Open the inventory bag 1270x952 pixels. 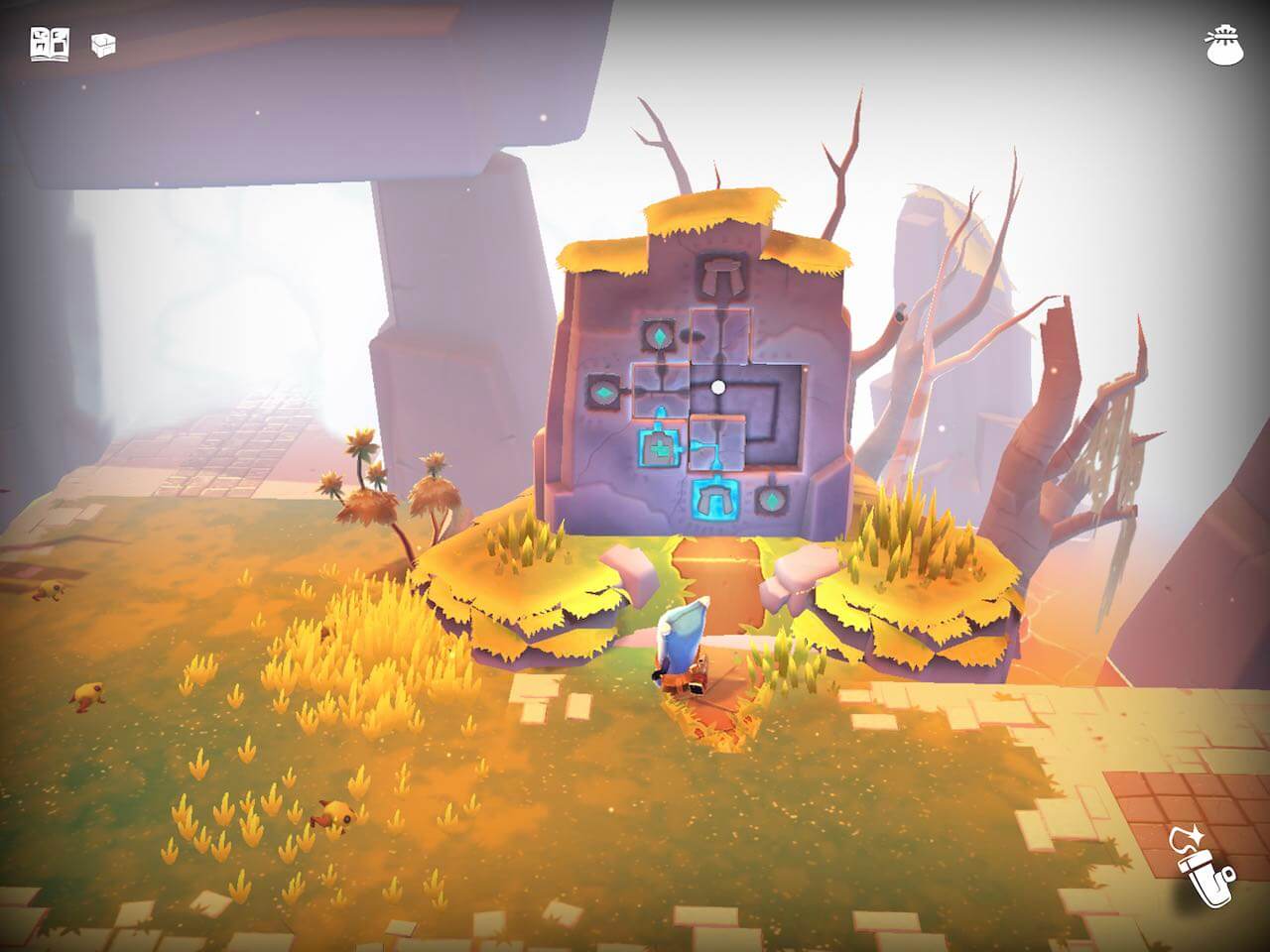click(x=1222, y=46)
